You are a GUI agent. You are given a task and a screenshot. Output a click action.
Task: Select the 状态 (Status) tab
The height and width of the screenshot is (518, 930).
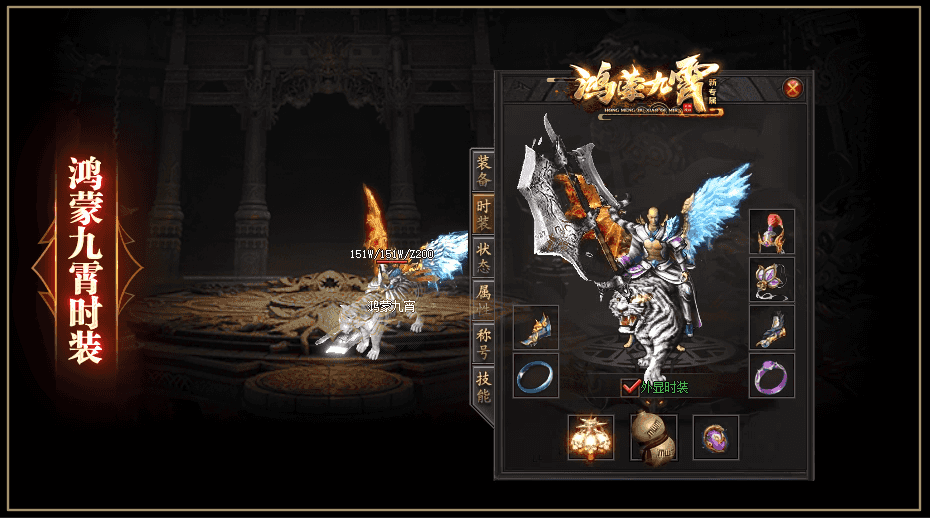tap(484, 258)
